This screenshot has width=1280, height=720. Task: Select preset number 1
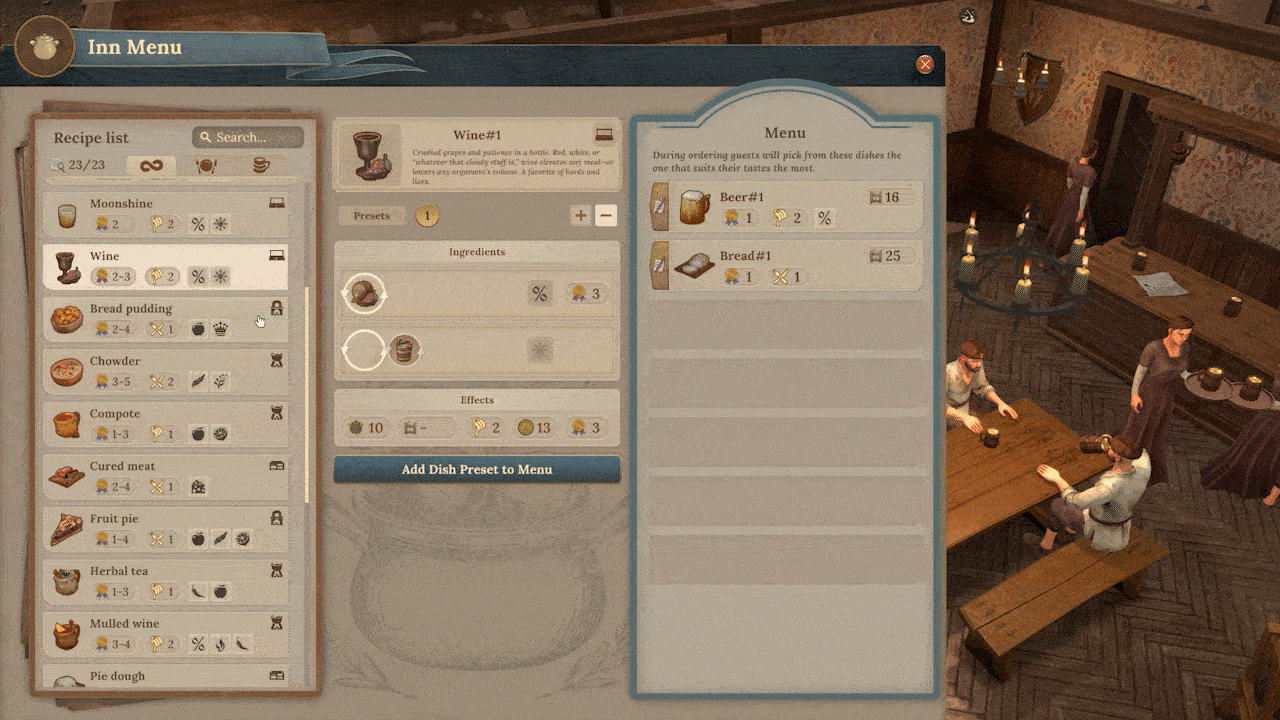(426, 216)
